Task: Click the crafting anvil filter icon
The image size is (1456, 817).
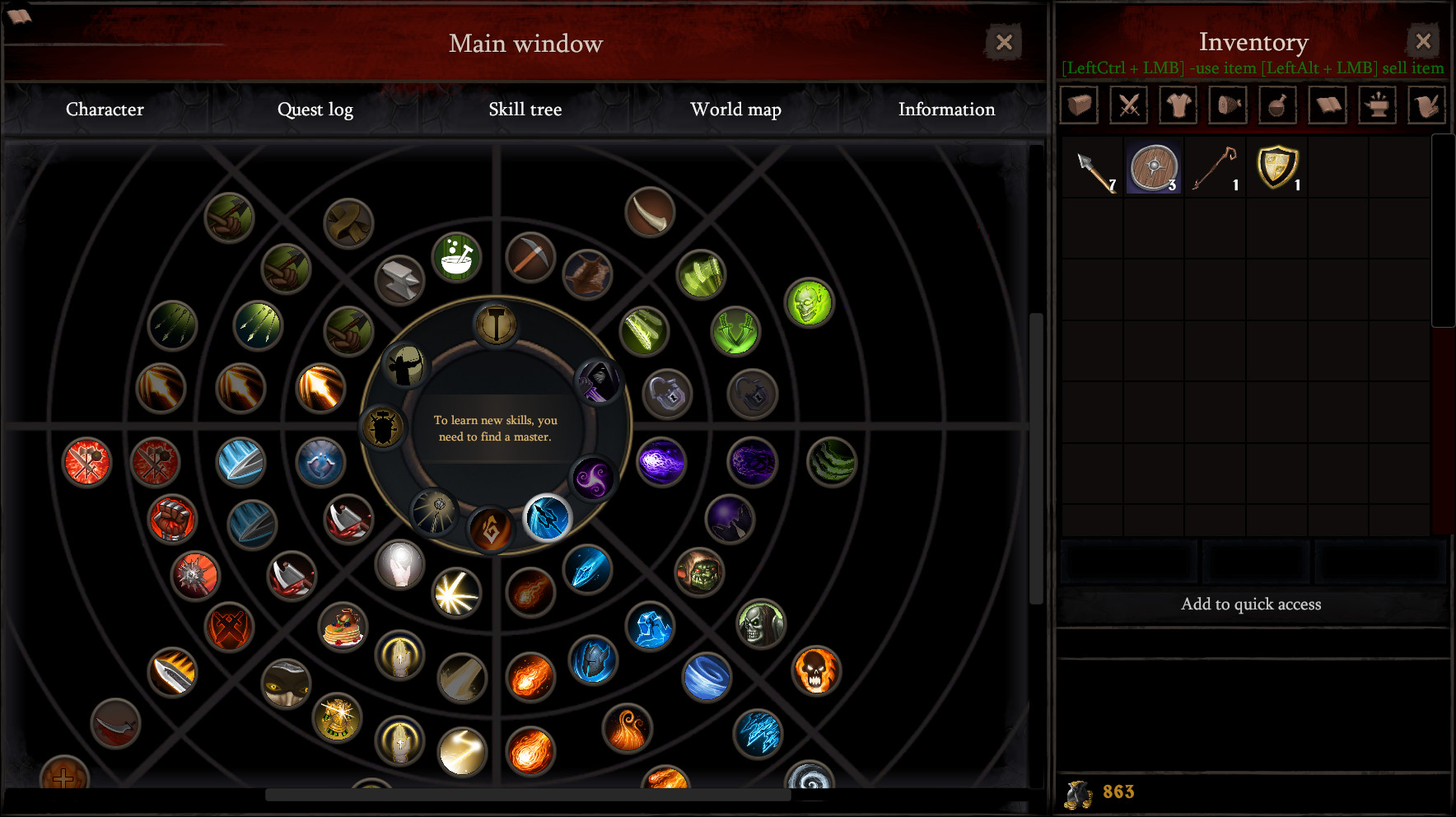Action: pyautogui.click(x=1376, y=105)
